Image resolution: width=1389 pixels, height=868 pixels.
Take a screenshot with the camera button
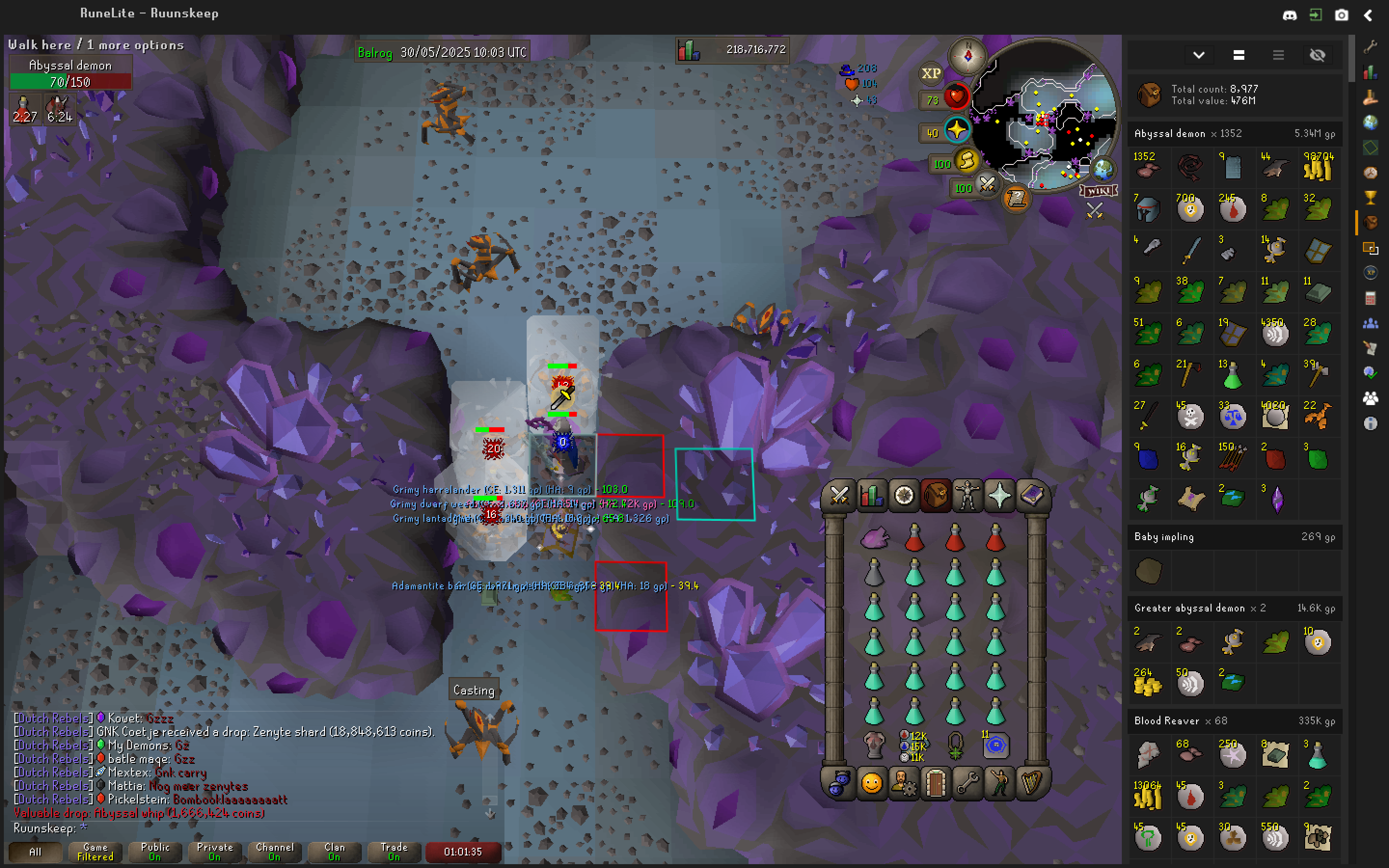(1341, 15)
